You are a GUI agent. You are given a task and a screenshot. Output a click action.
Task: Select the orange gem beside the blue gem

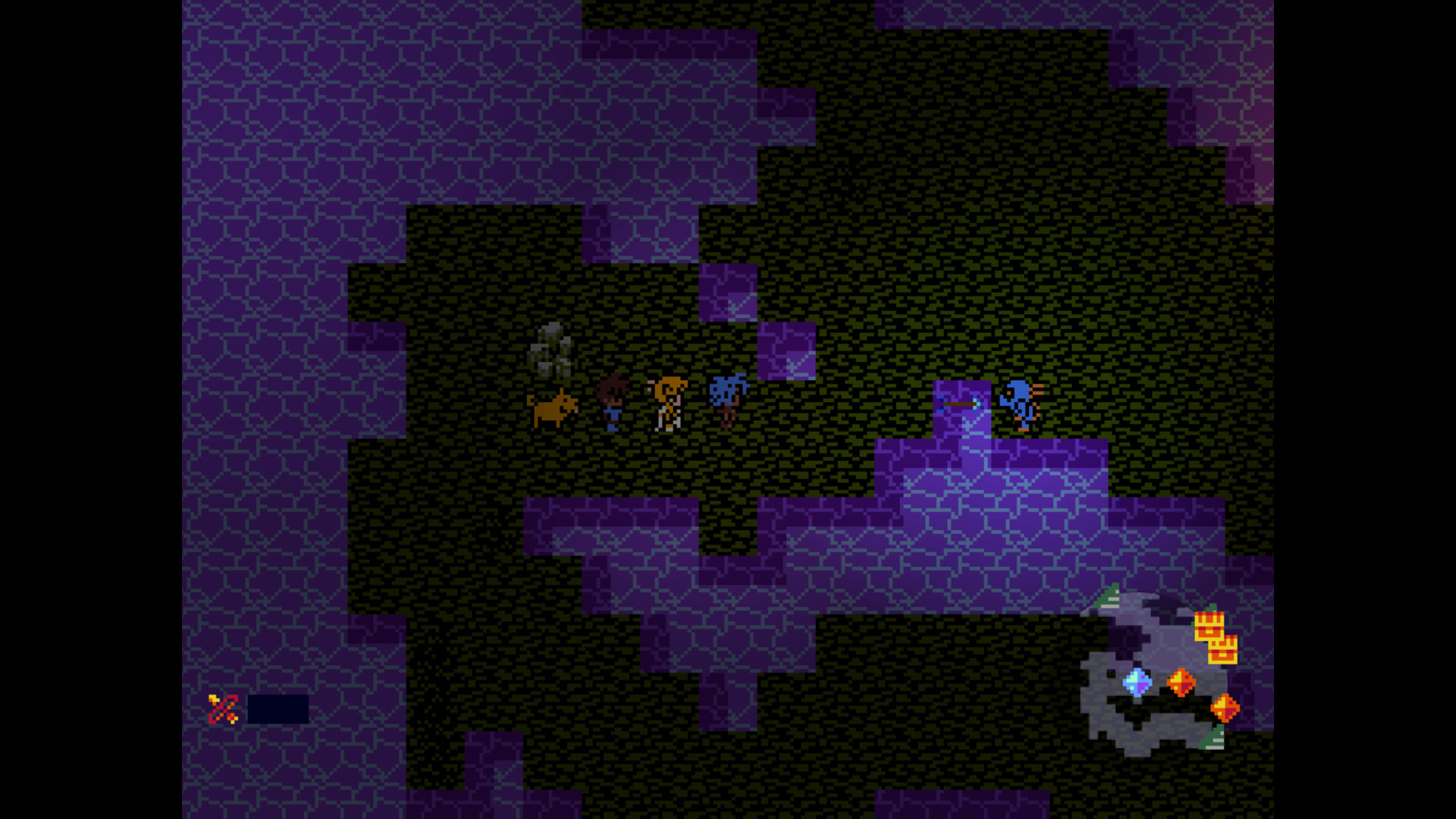[1181, 682]
